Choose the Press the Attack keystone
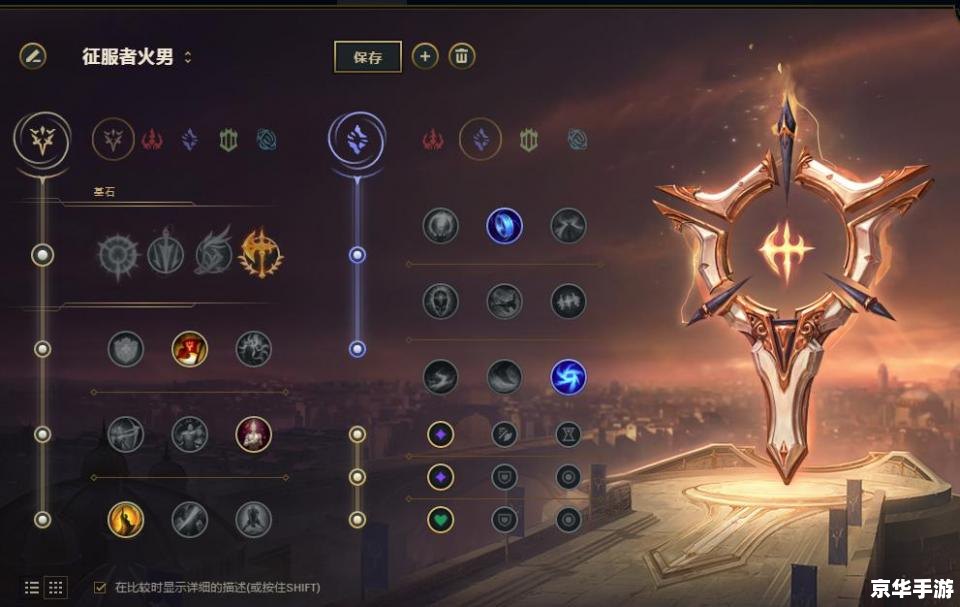The height and width of the screenshot is (607, 960). 120,254
